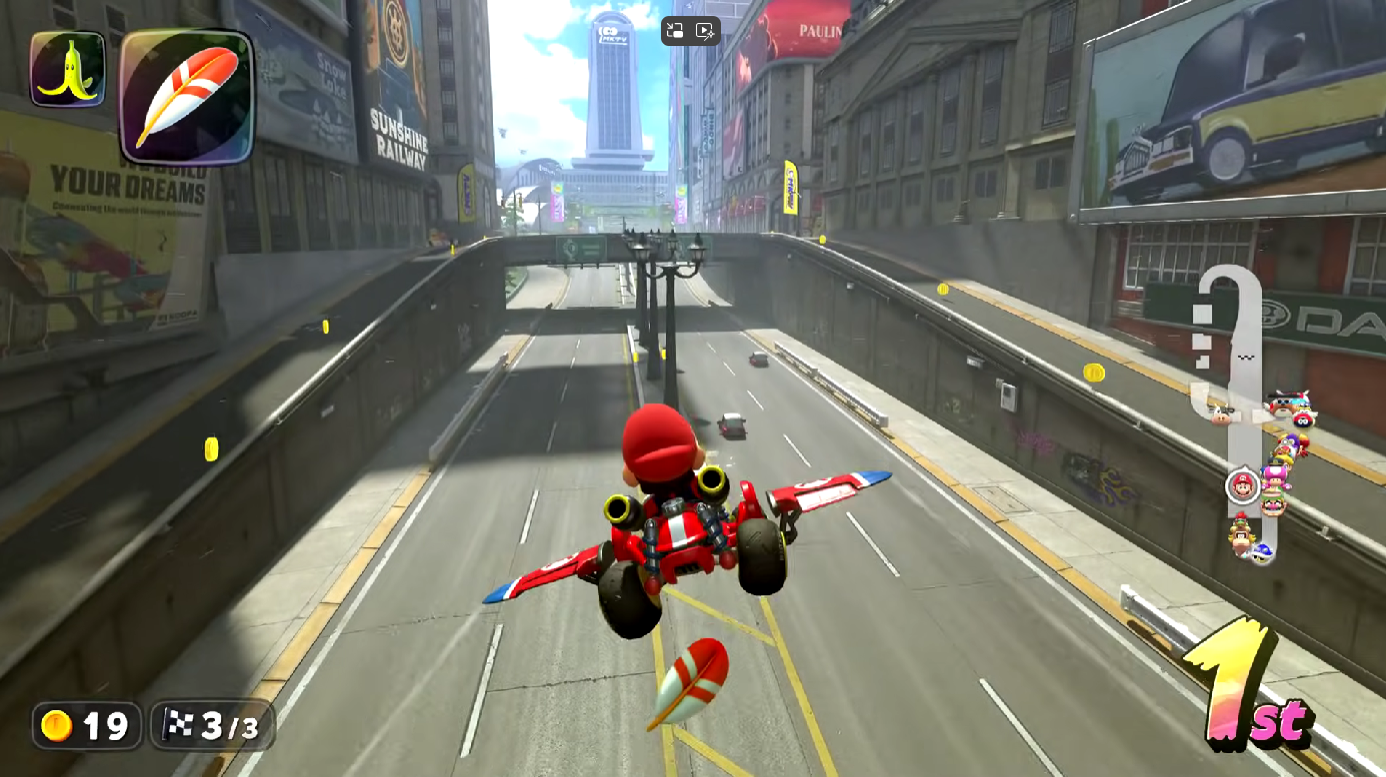Click the picture-in-picture video overlay button
The image size is (1386, 777).
coord(675,31)
